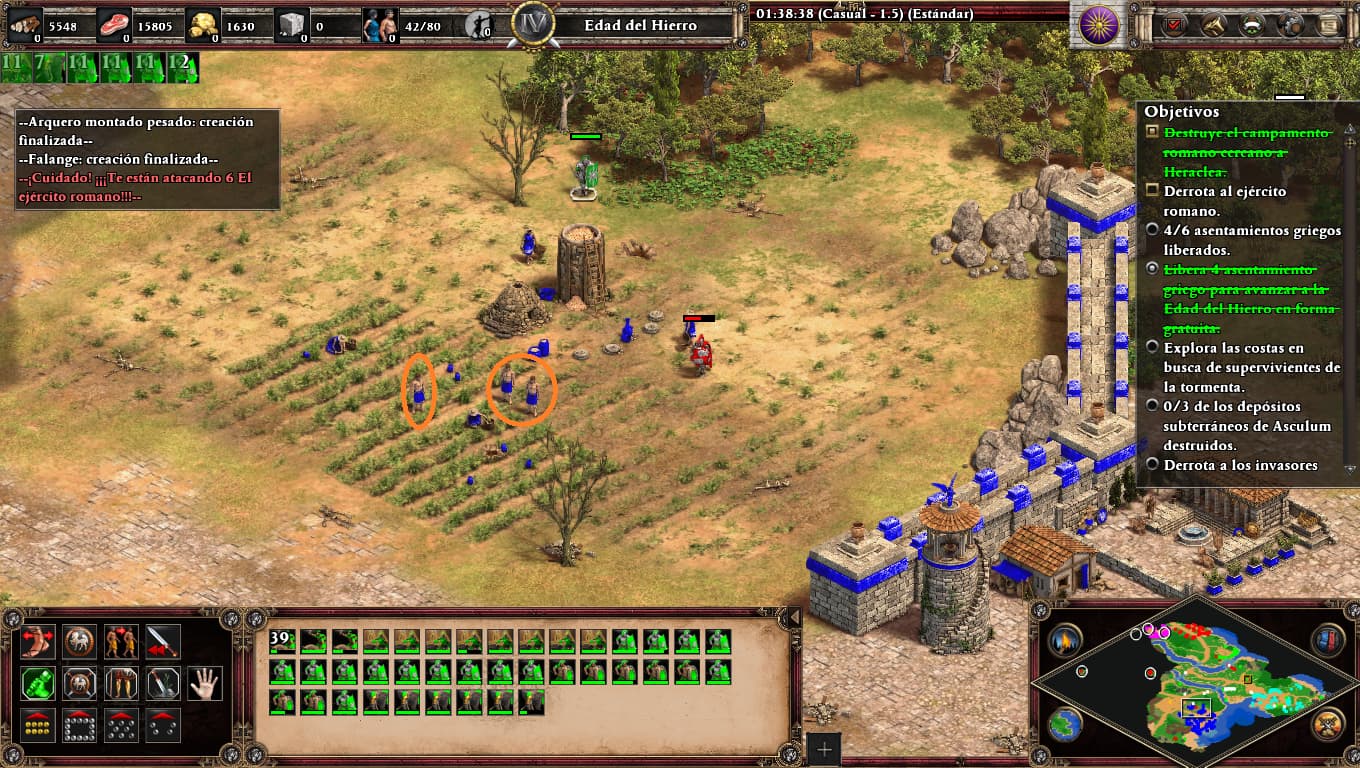Open the technology tree scroll button
Screen dimensions: 1360x768
click(1214, 24)
